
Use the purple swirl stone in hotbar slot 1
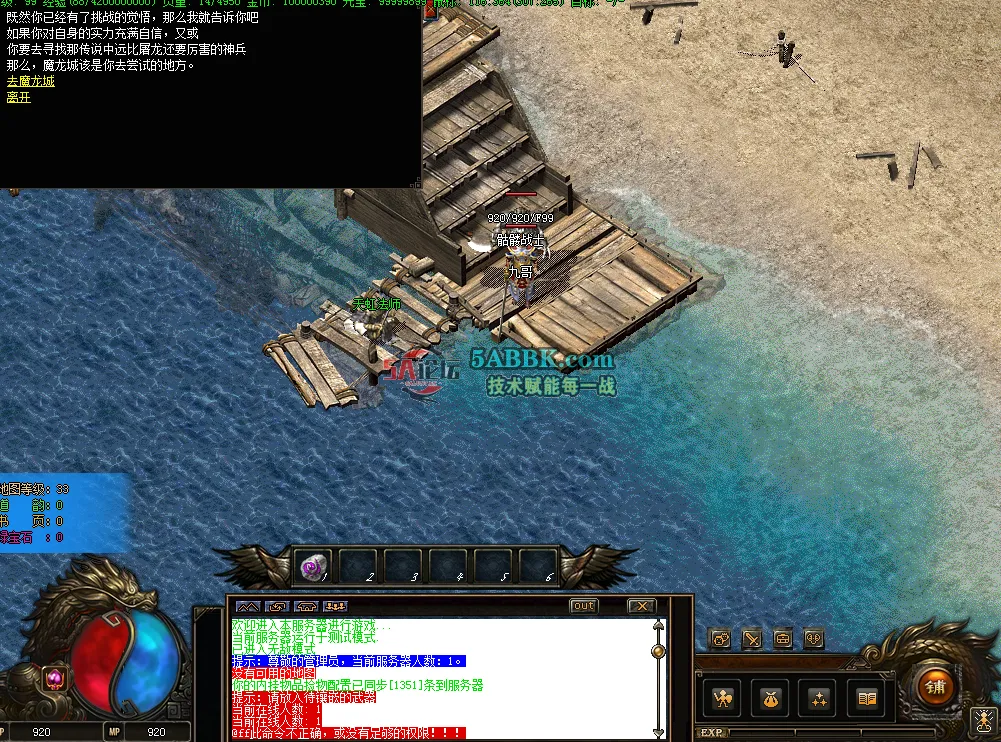coord(311,569)
